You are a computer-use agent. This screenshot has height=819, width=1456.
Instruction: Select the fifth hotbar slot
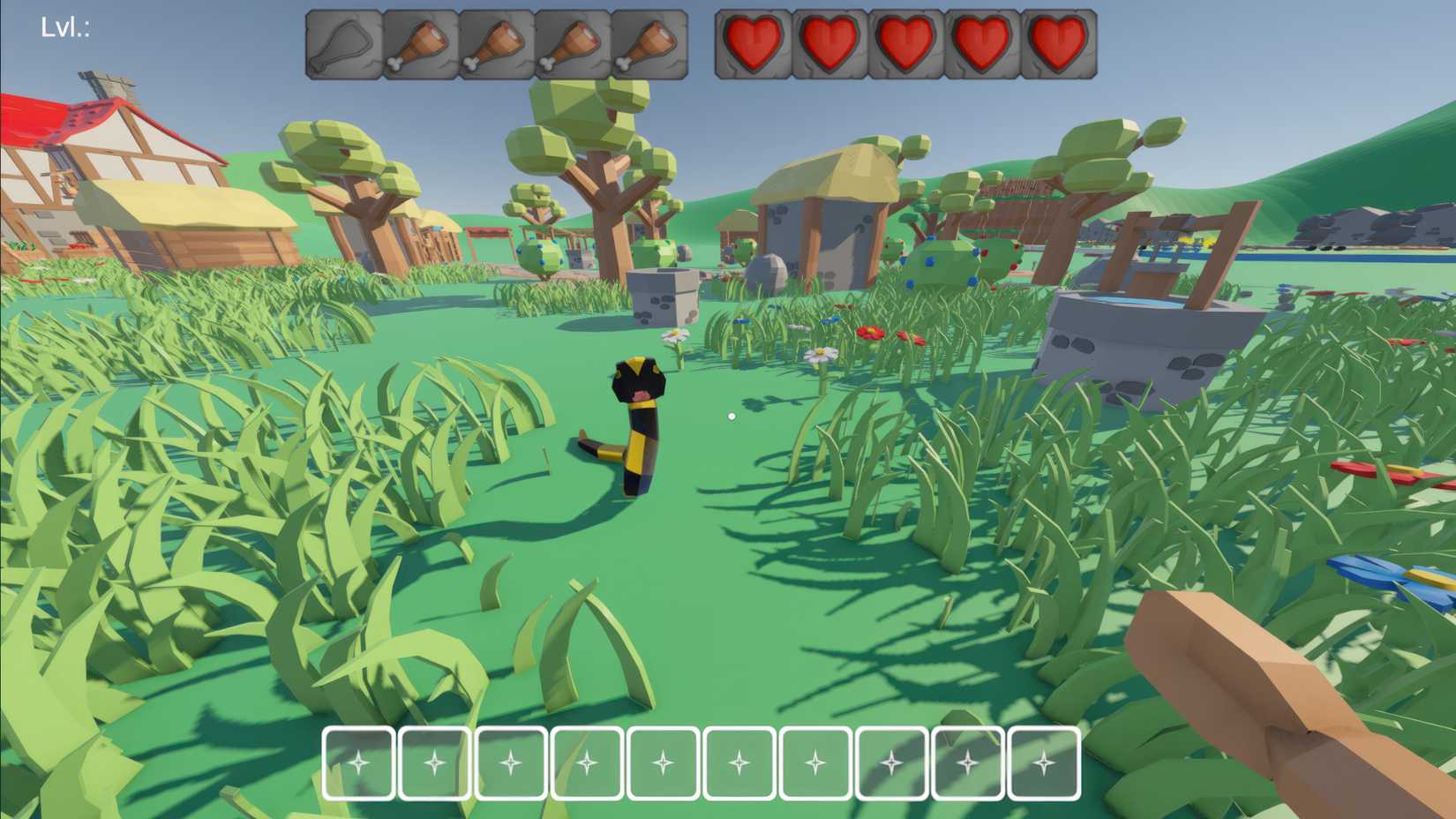[x=664, y=763]
